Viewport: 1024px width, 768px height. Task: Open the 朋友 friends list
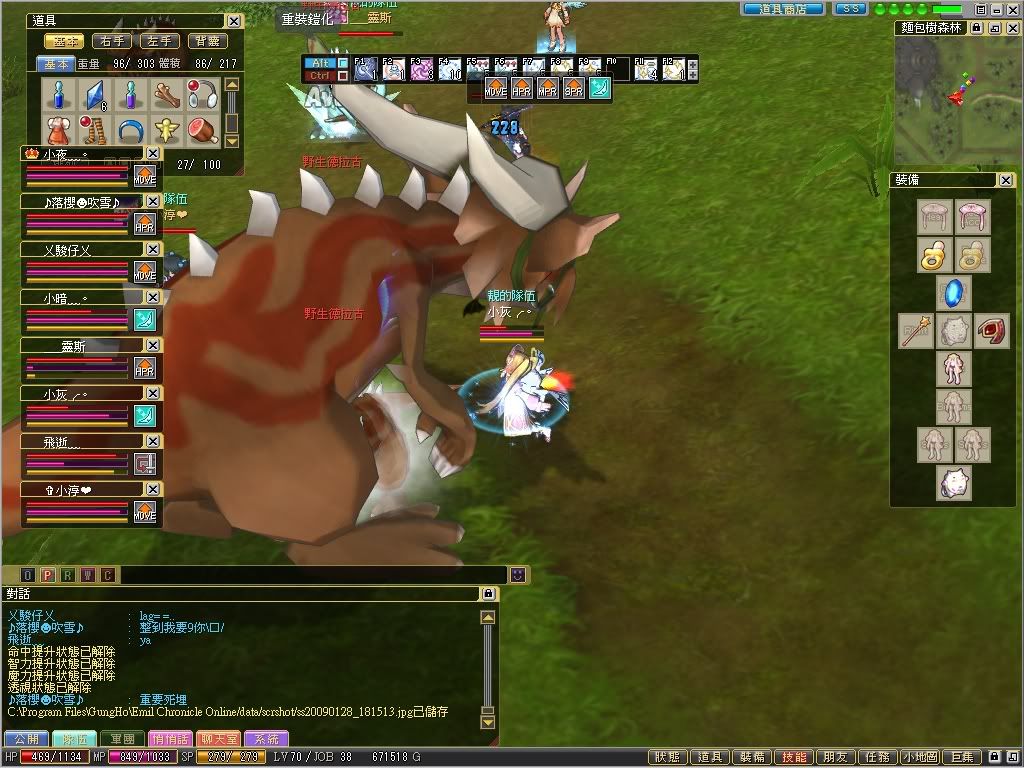tap(837, 758)
